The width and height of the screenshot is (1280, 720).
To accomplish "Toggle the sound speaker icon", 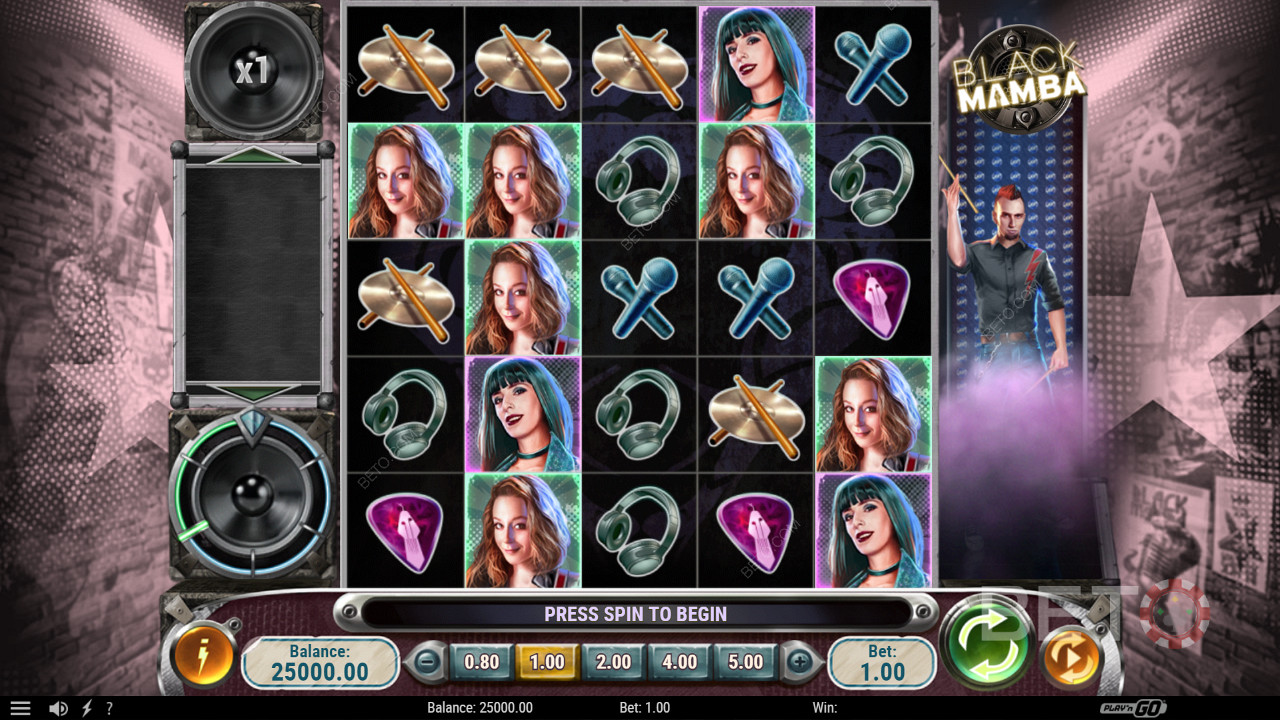I will [x=58, y=708].
